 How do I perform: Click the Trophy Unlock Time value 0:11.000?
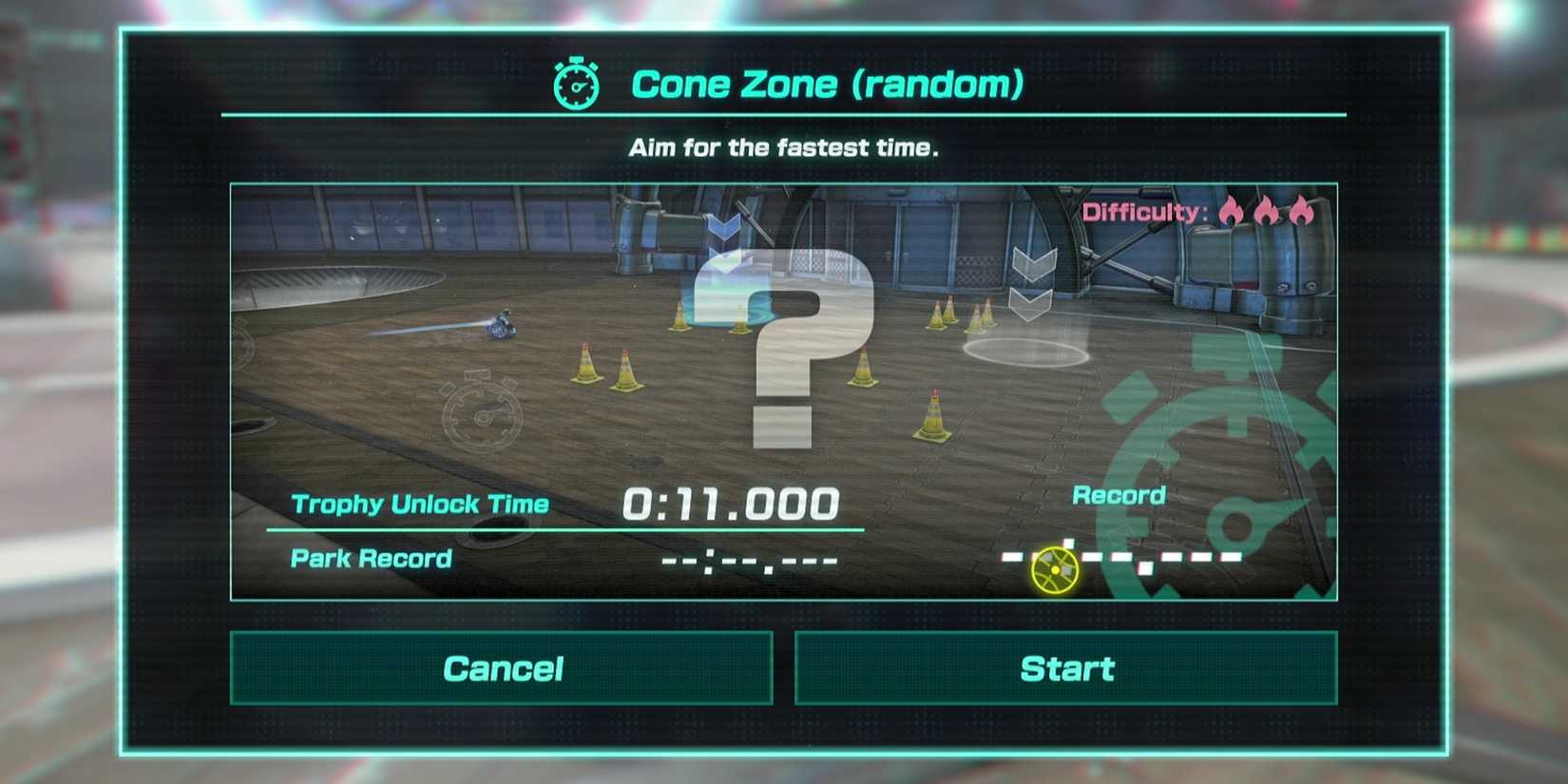pyautogui.click(x=732, y=503)
